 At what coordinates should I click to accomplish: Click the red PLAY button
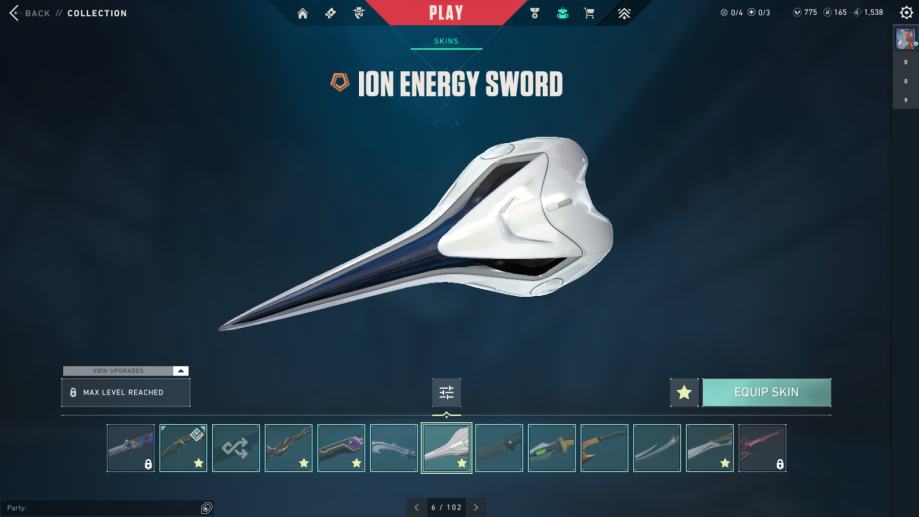[445, 13]
